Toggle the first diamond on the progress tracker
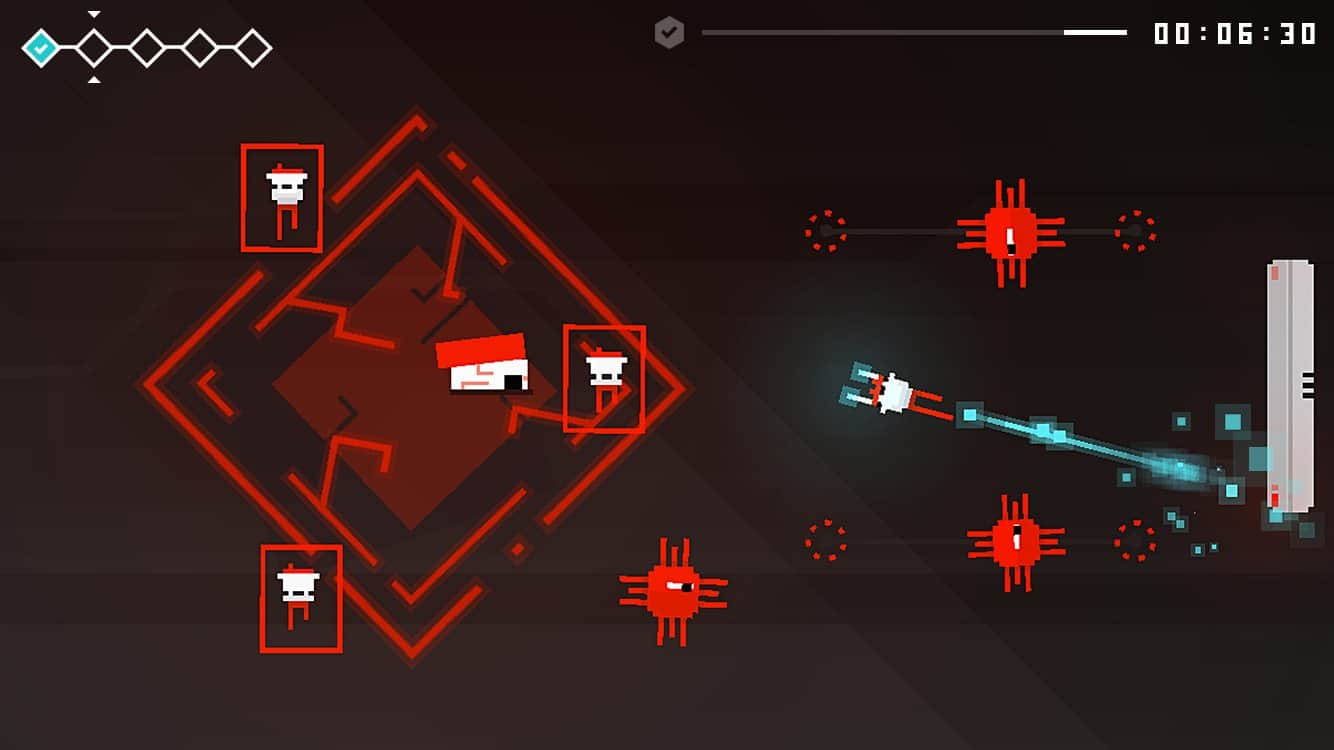This screenshot has width=1334, height=750. 41,45
